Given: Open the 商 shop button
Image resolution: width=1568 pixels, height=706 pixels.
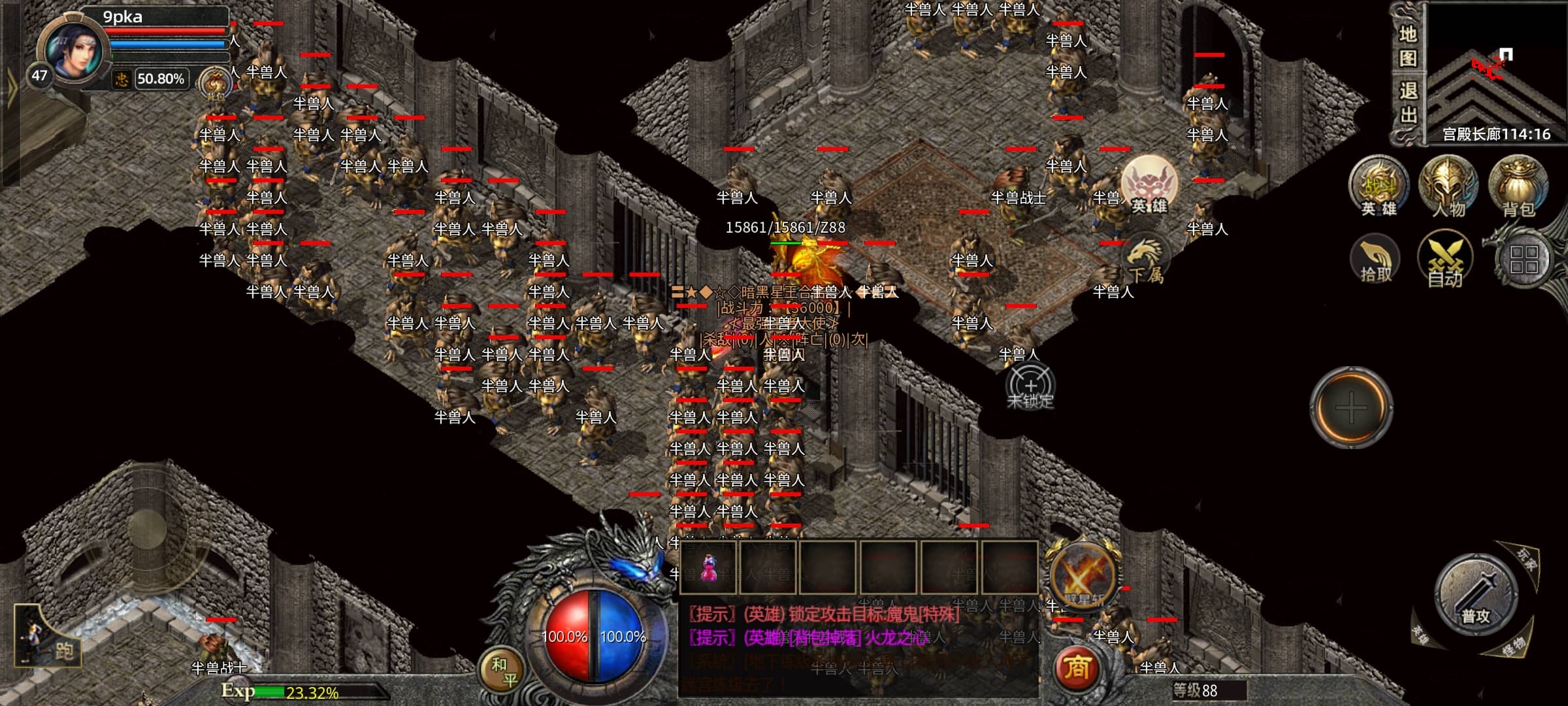Looking at the screenshot, I should pos(1077,667).
